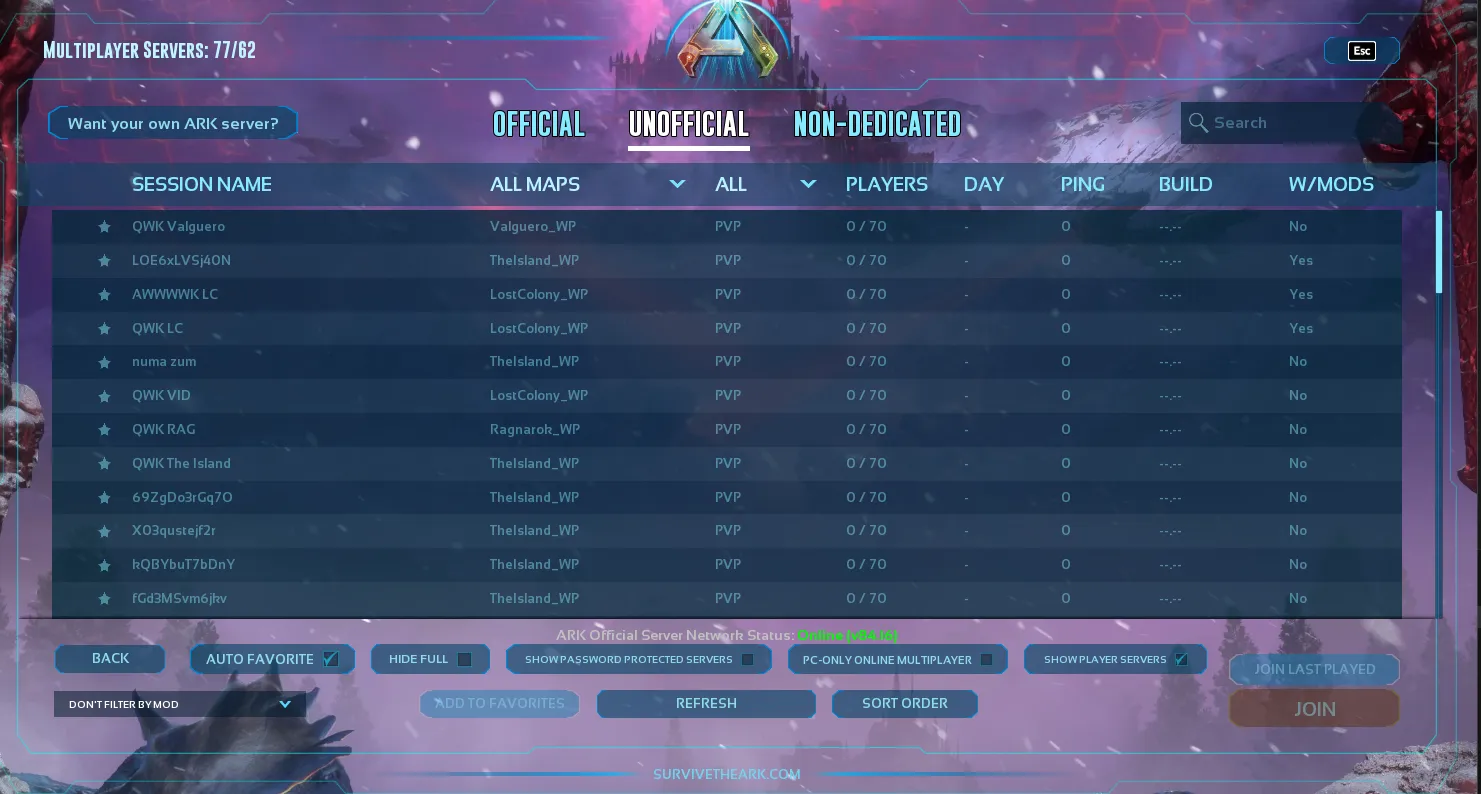Switch to the OFFICIAL servers tab
The height and width of the screenshot is (794, 1481).
tap(538, 124)
